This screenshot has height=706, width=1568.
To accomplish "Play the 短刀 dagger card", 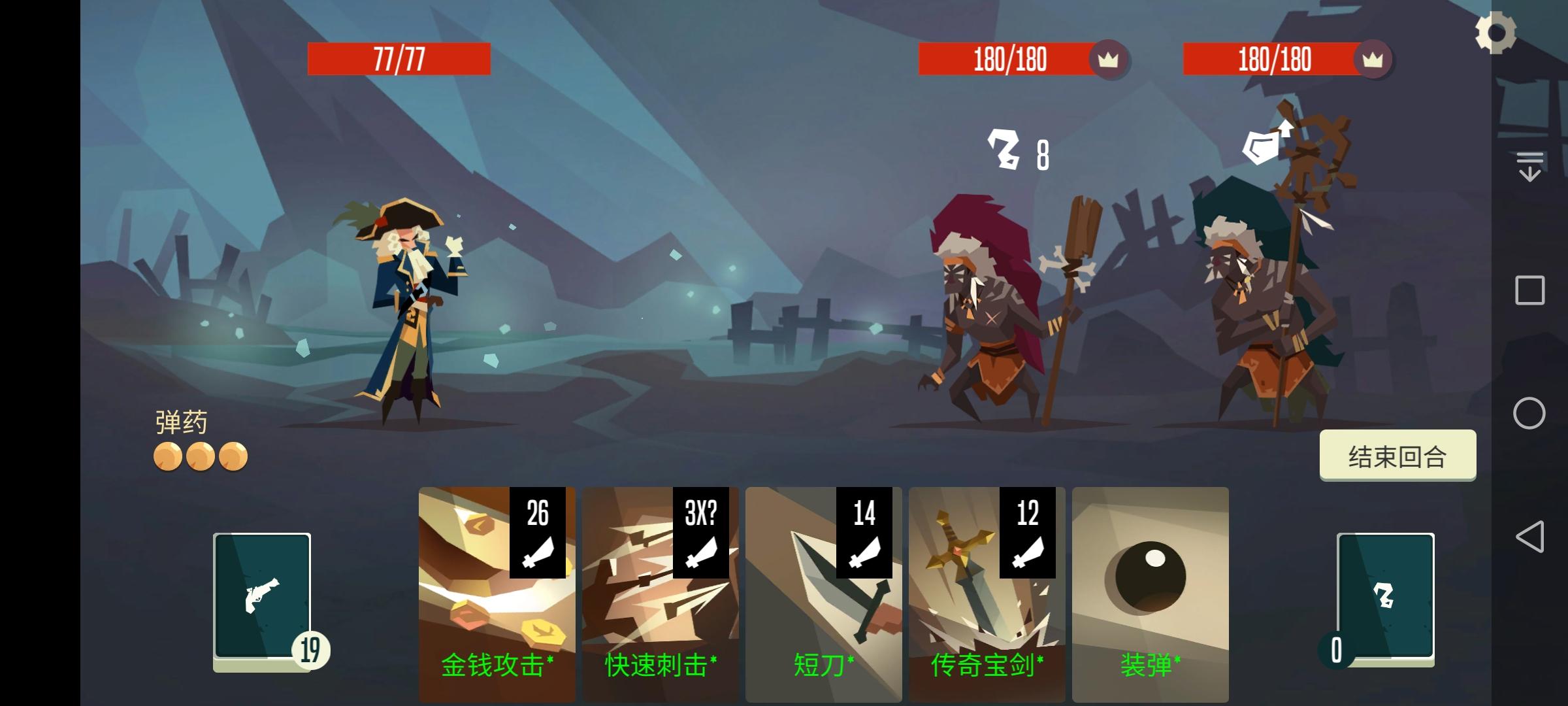I will pyautogui.click(x=823, y=588).
